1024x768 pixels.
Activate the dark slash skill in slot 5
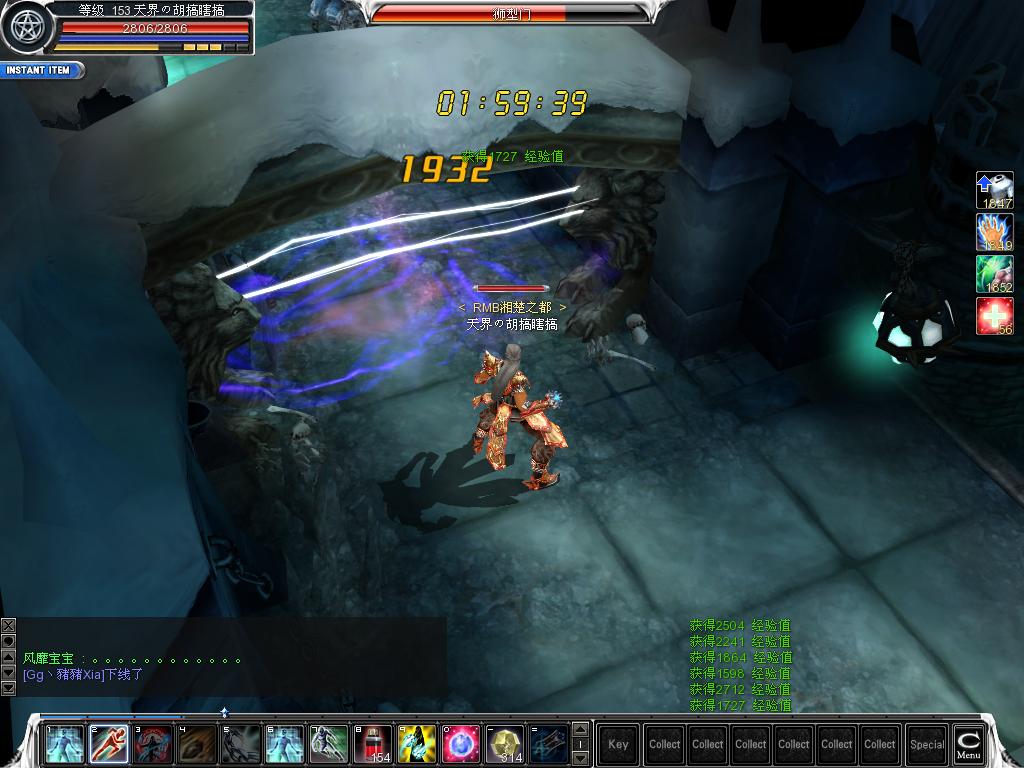tap(241, 744)
